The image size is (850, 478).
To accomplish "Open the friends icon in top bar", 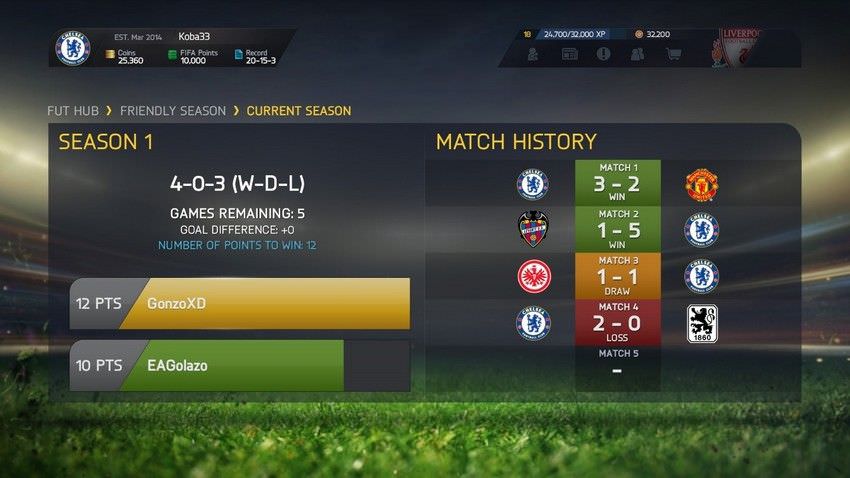I will [x=637, y=54].
